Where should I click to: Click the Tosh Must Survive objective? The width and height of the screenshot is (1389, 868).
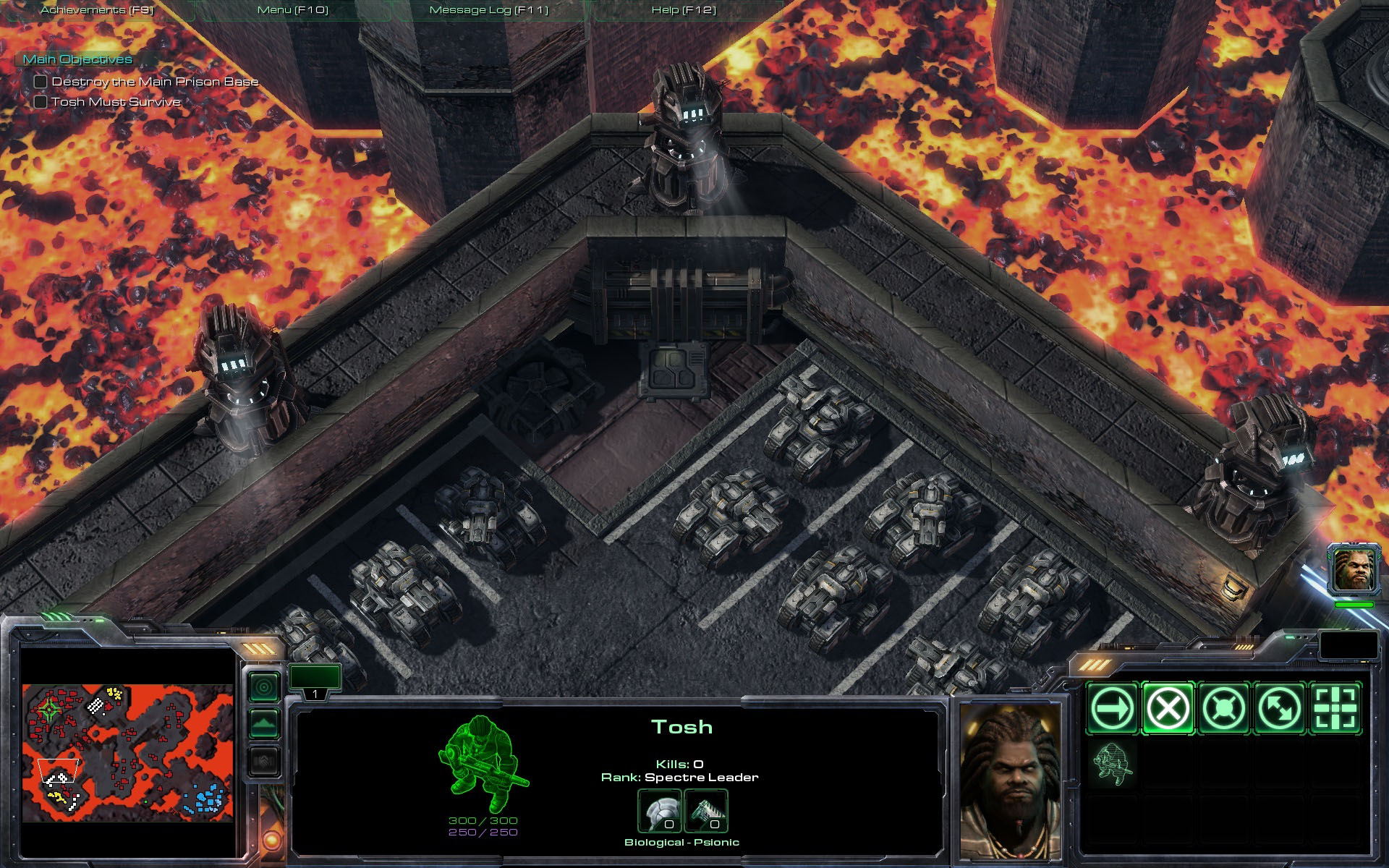[x=115, y=102]
